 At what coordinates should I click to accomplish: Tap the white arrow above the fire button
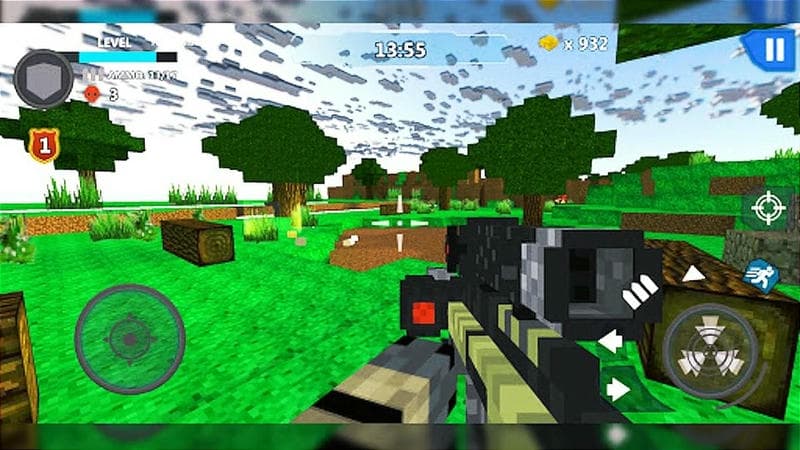[693, 274]
